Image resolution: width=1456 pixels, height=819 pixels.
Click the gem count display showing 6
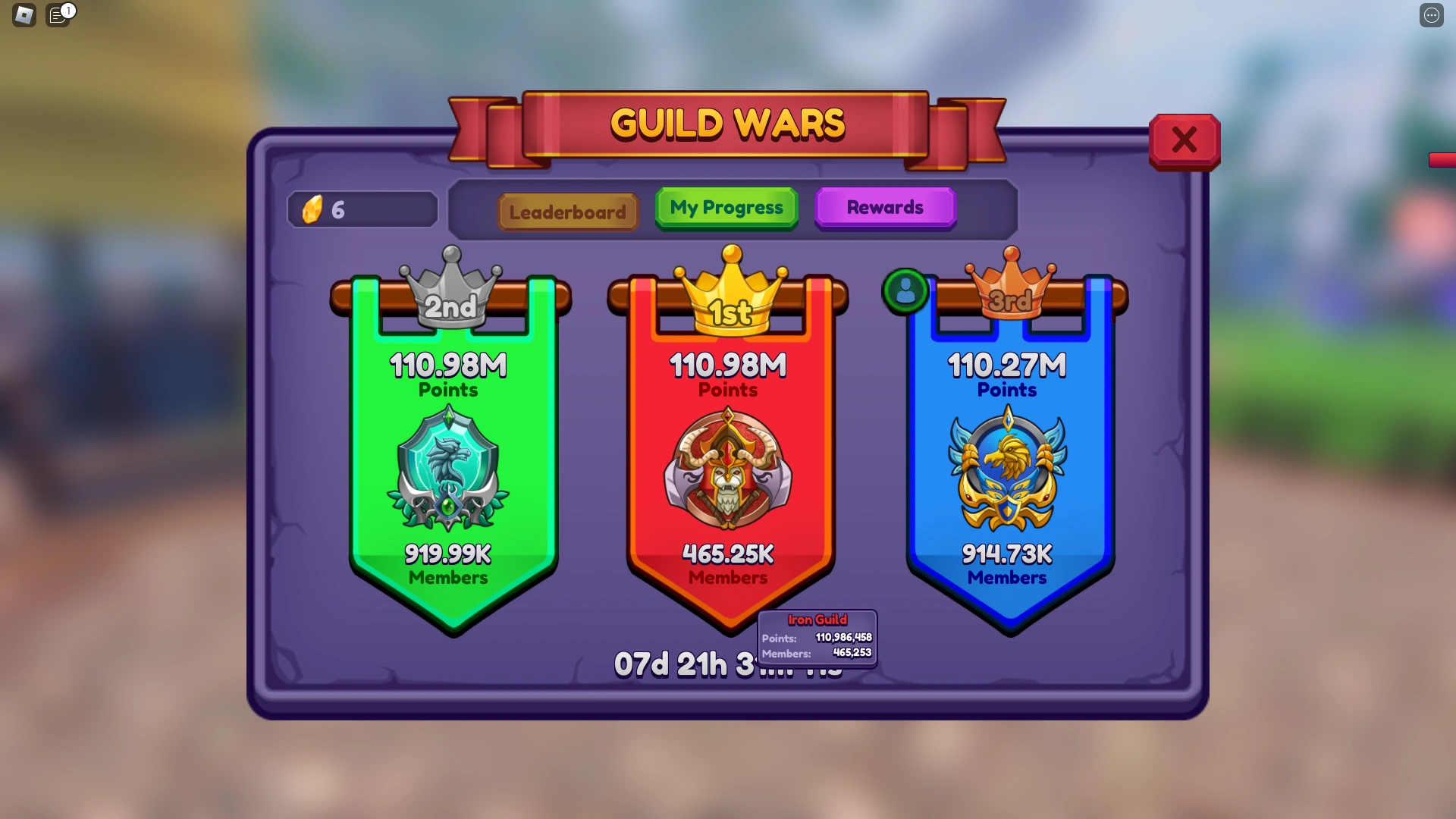tap(362, 209)
